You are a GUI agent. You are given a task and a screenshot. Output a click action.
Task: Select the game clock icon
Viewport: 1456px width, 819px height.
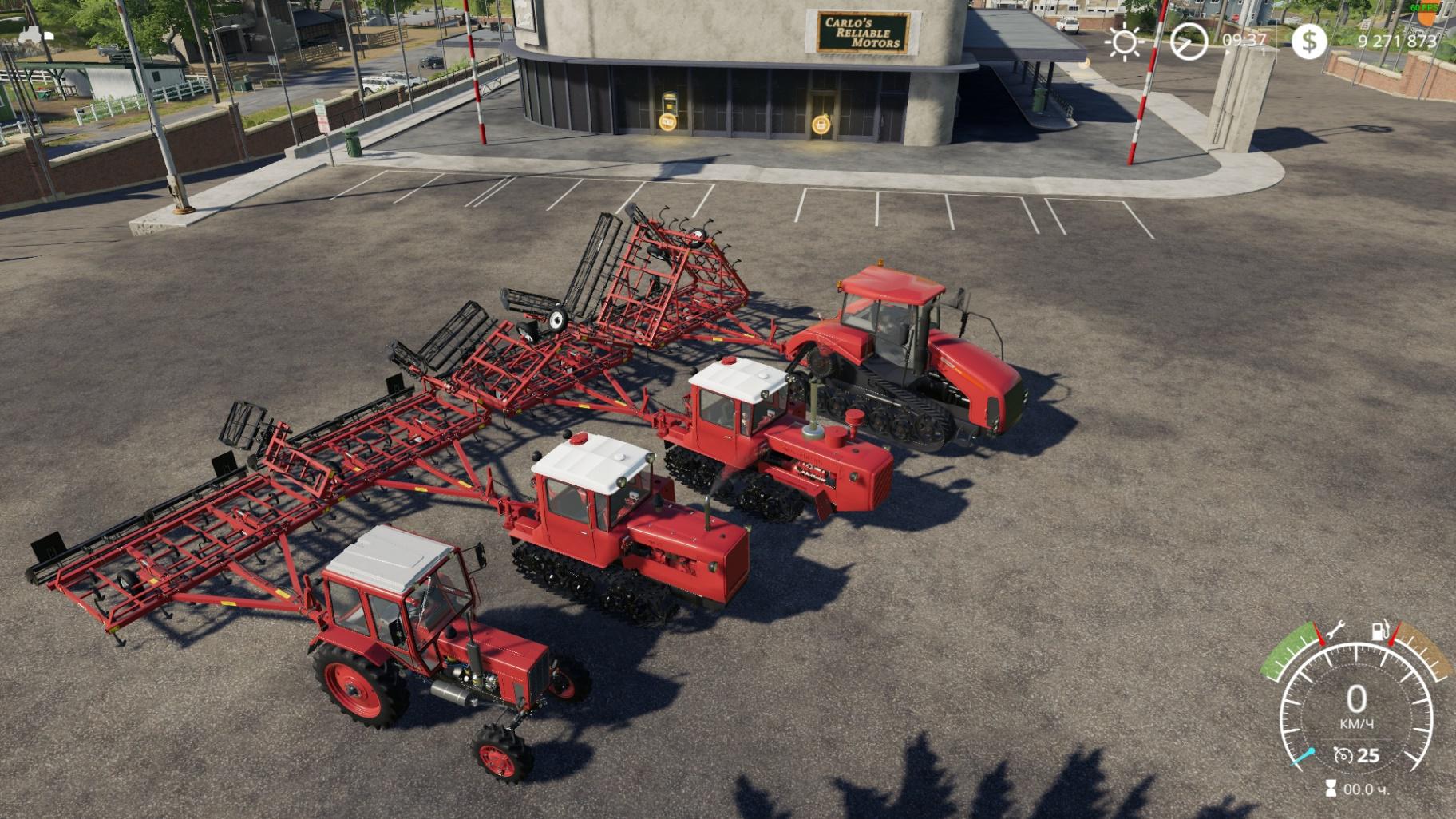click(x=1188, y=41)
